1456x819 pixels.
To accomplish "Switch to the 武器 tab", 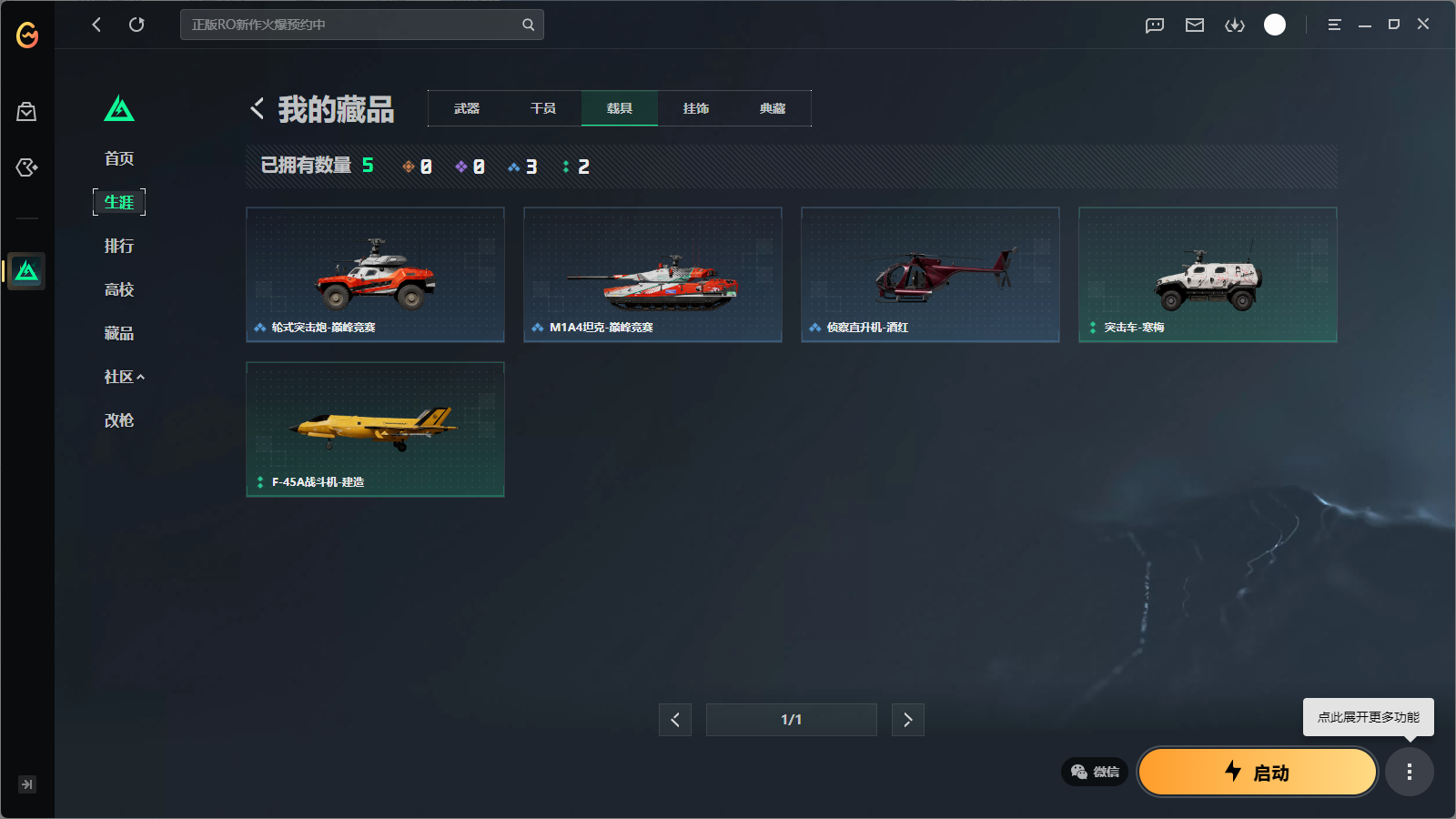I will (466, 108).
